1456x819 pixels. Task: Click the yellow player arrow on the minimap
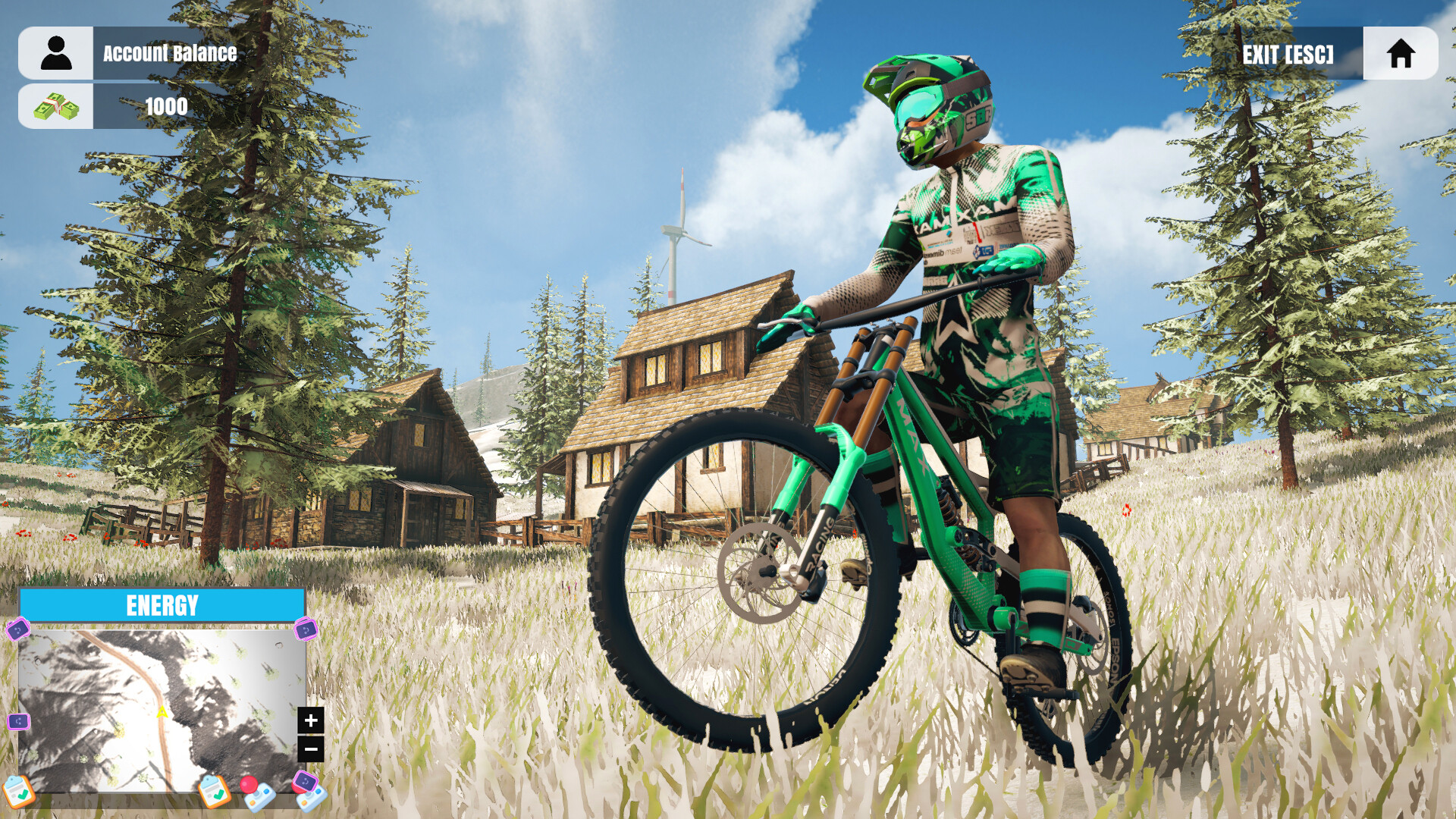pyautogui.click(x=162, y=713)
